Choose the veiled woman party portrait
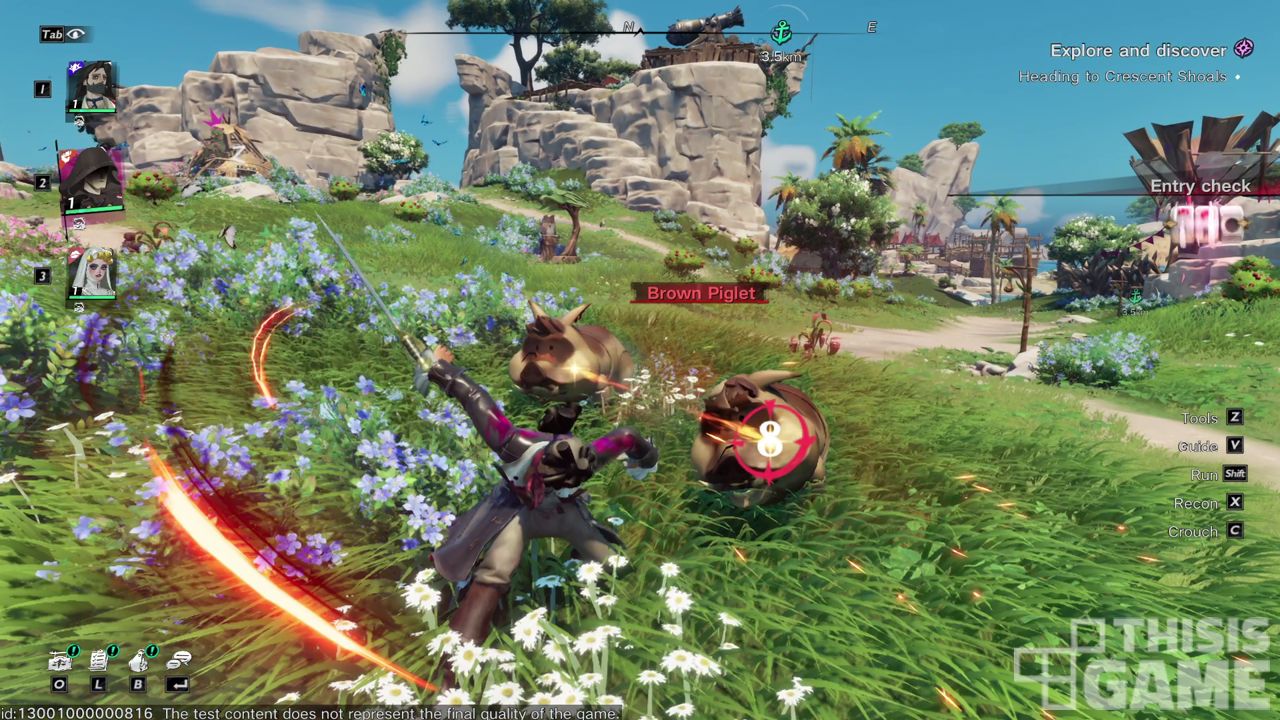1280x720 pixels. (91, 273)
